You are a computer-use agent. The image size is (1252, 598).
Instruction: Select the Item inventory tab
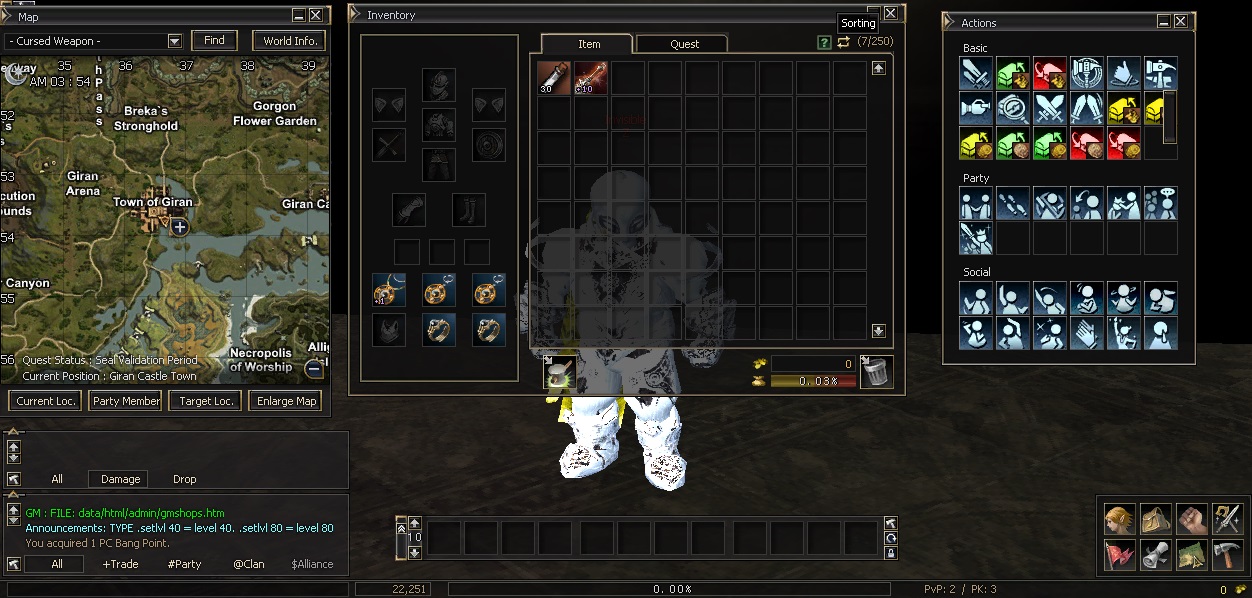[589, 44]
